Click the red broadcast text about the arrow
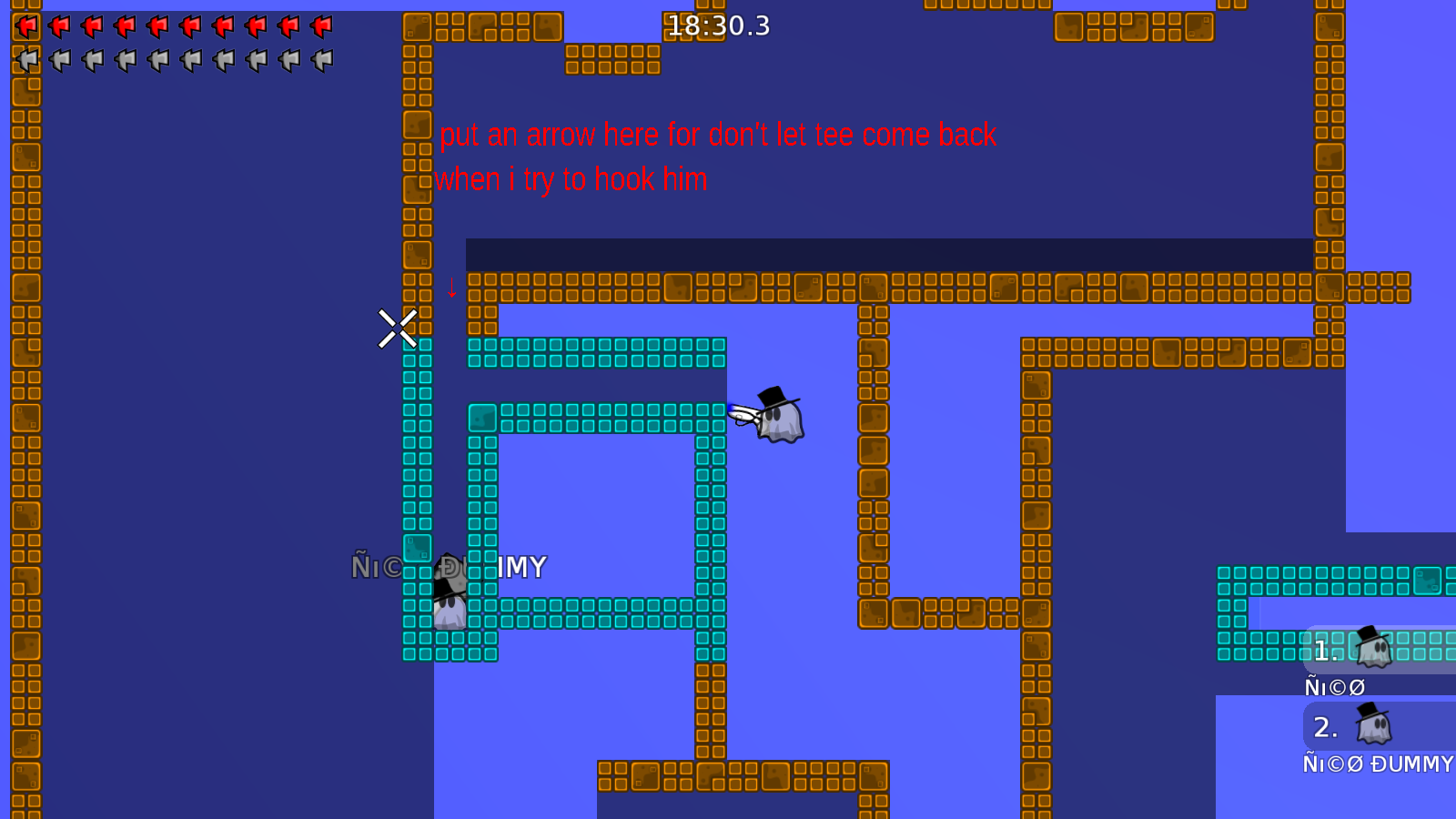Image resolution: width=1456 pixels, height=819 pixels. (x=718, y=135)
